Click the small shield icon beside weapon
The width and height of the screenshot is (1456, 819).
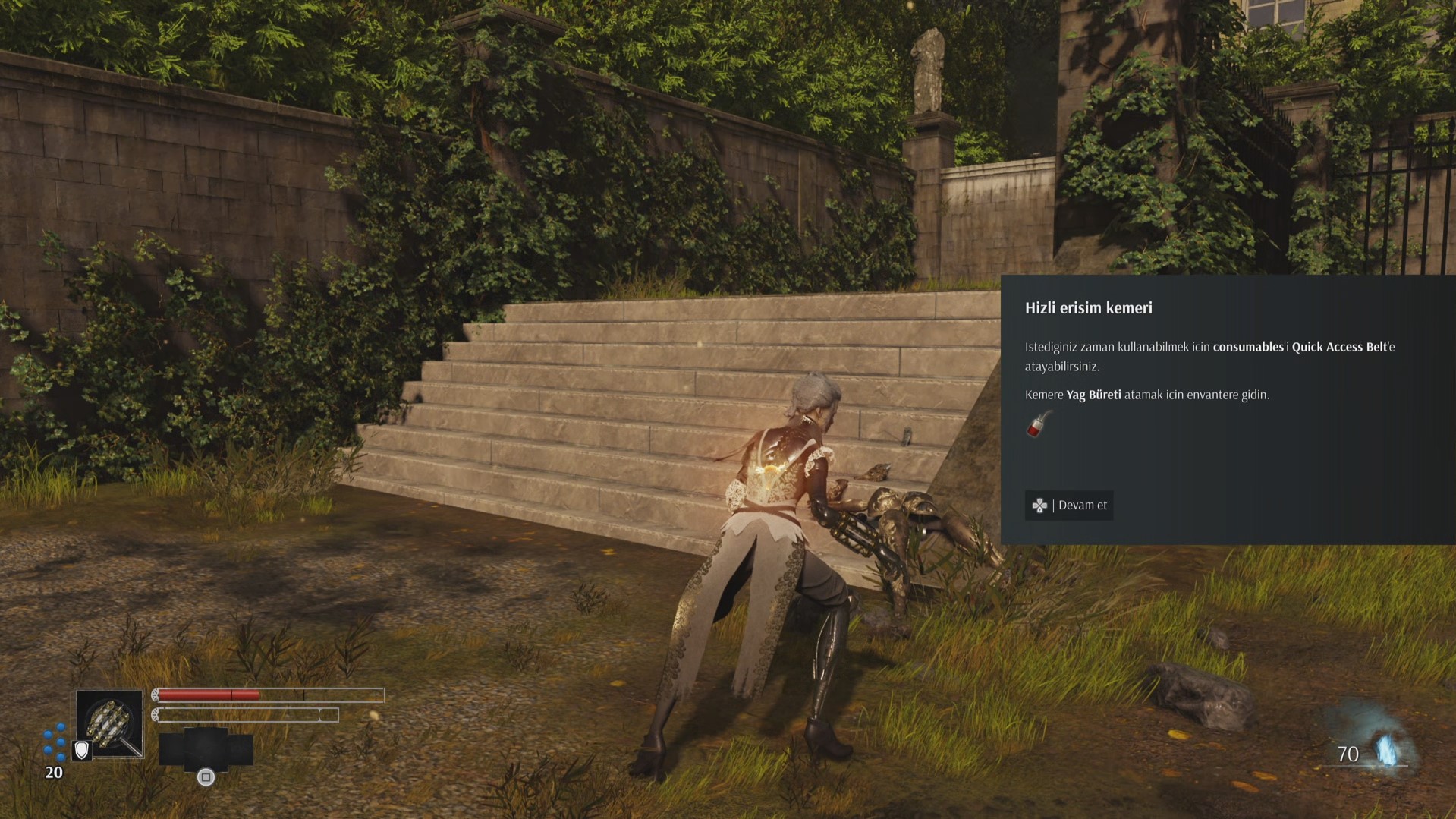(81, 750)
